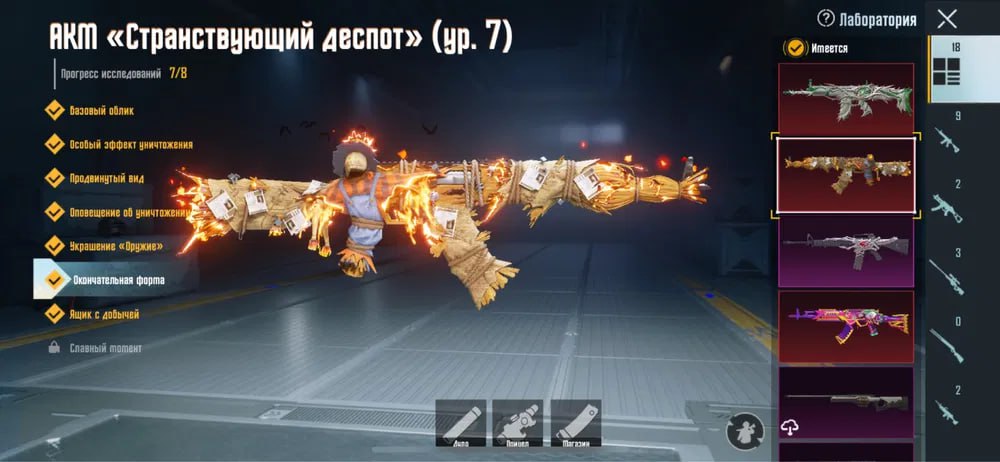Viewport: 1000px width, 462px height.
Task: Toggle the Имеется owned filter checkbox
Action: 795,47
